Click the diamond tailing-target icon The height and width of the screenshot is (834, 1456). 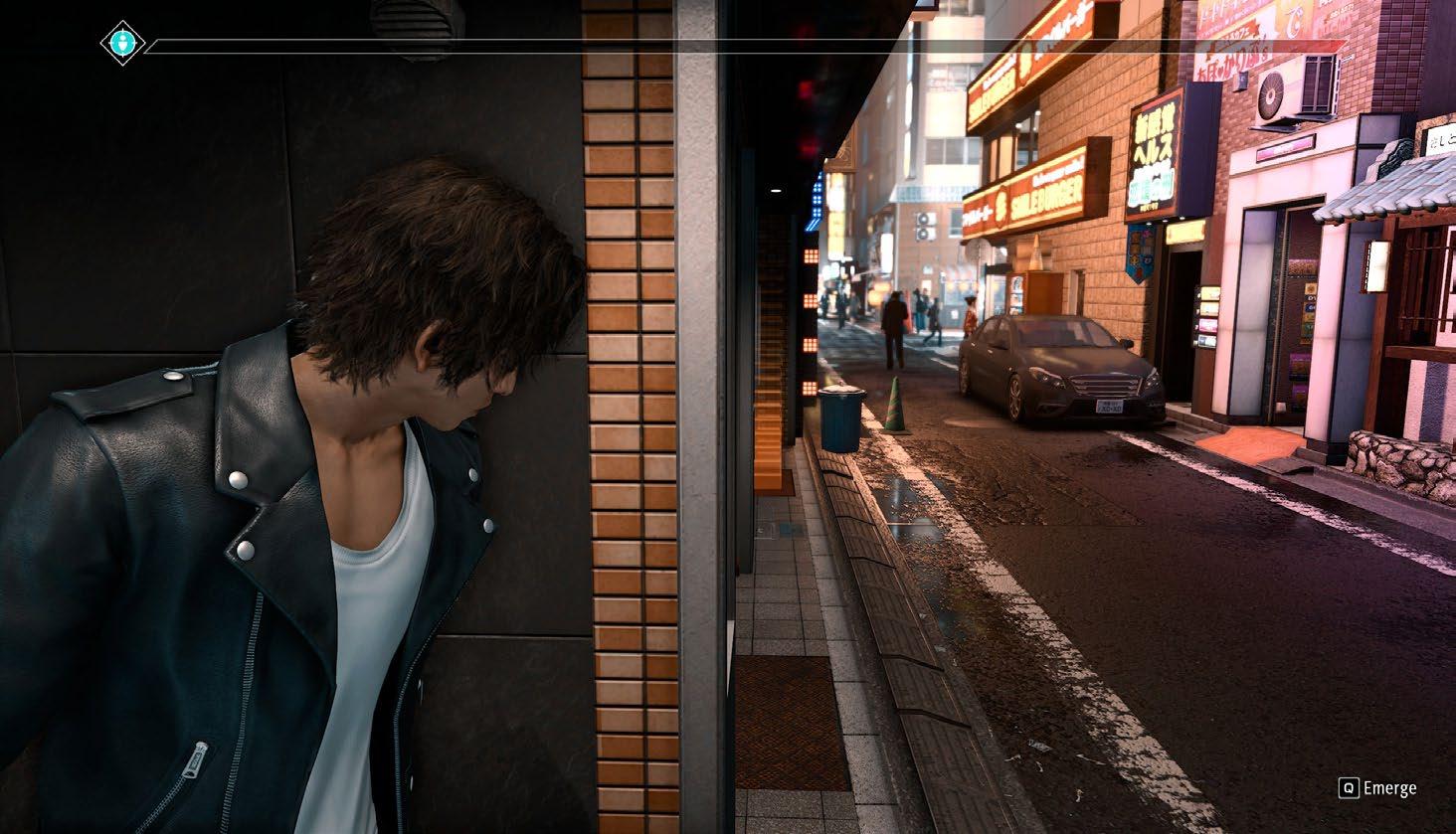pyautogui.click(x=122, y=43)
